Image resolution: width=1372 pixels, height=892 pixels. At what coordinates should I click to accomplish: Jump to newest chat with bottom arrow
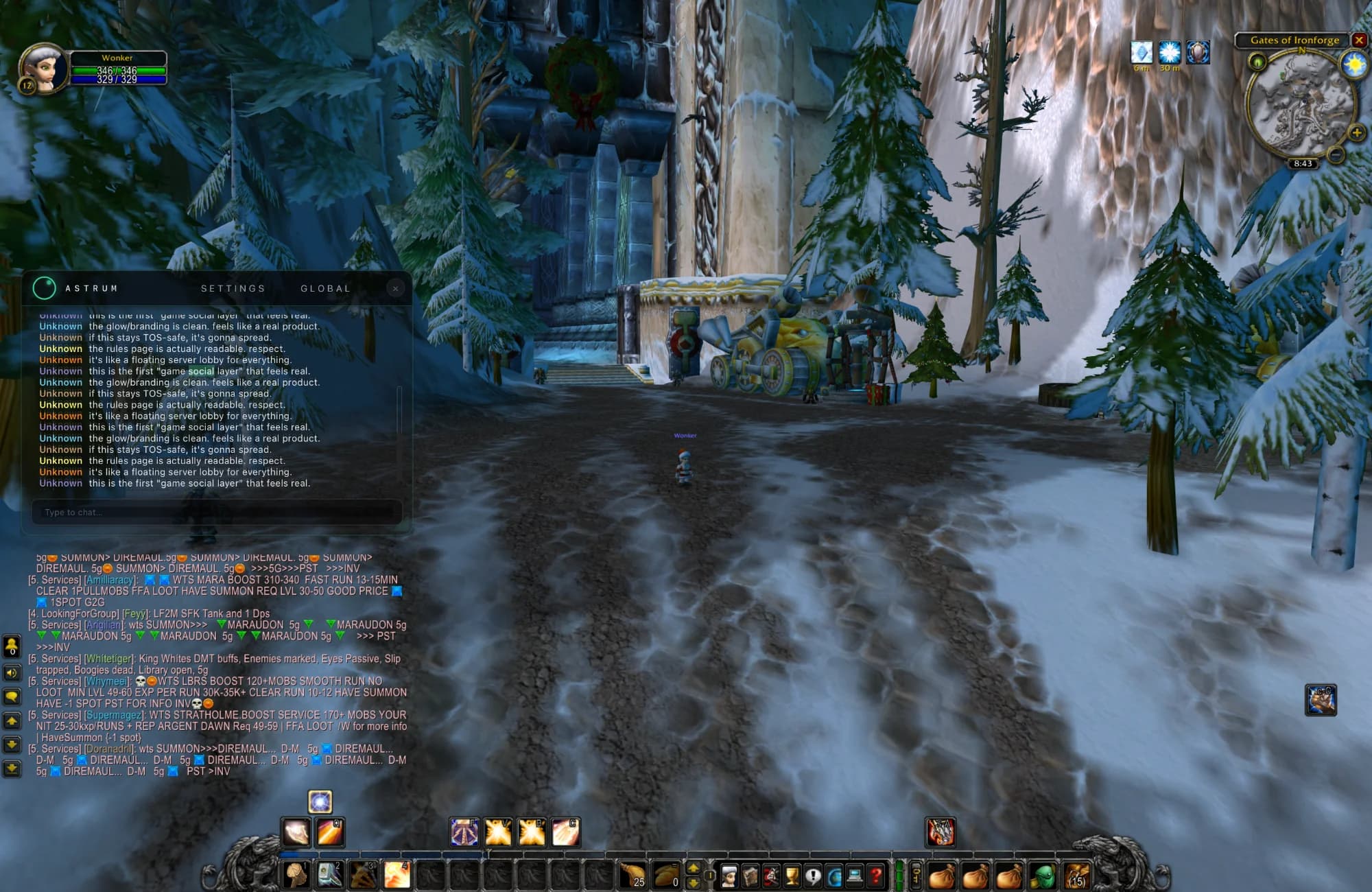[x=11, y=766]
